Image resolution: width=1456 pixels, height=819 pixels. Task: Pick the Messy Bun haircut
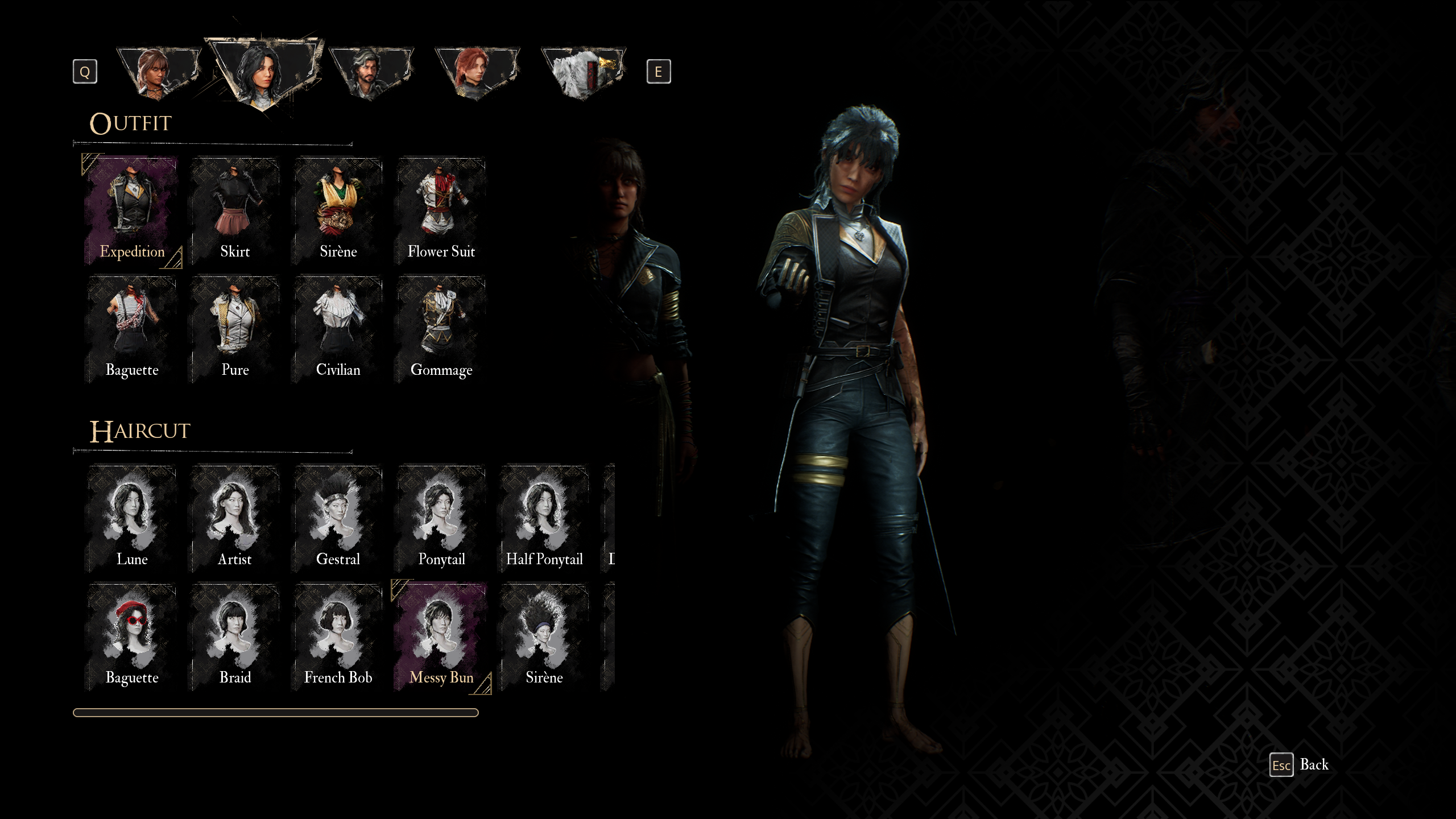[441, 636]
